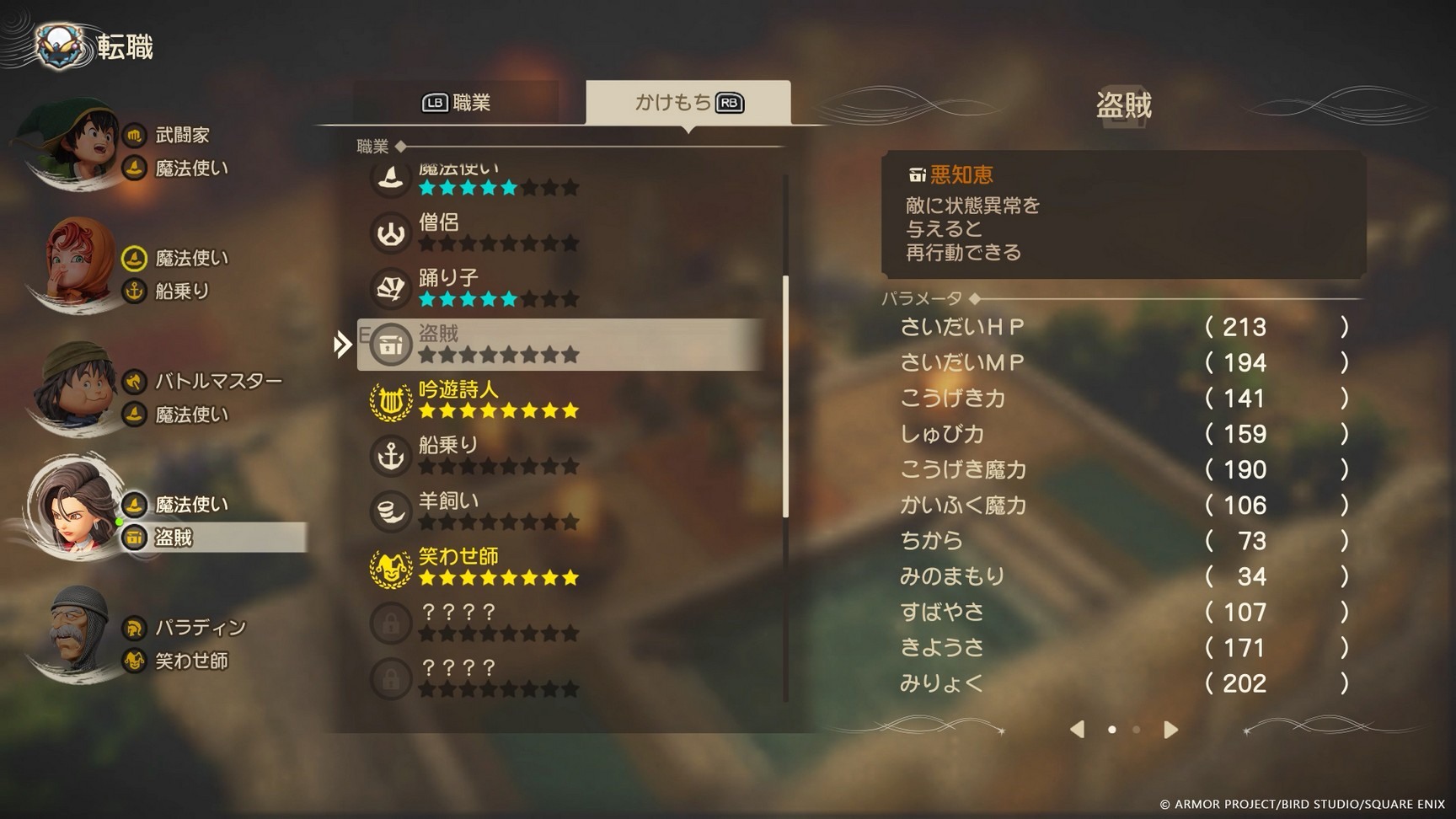
Task: Click the 踊り子 dancer fan icon
Action: pyautogui.click(x=389, y=288)
